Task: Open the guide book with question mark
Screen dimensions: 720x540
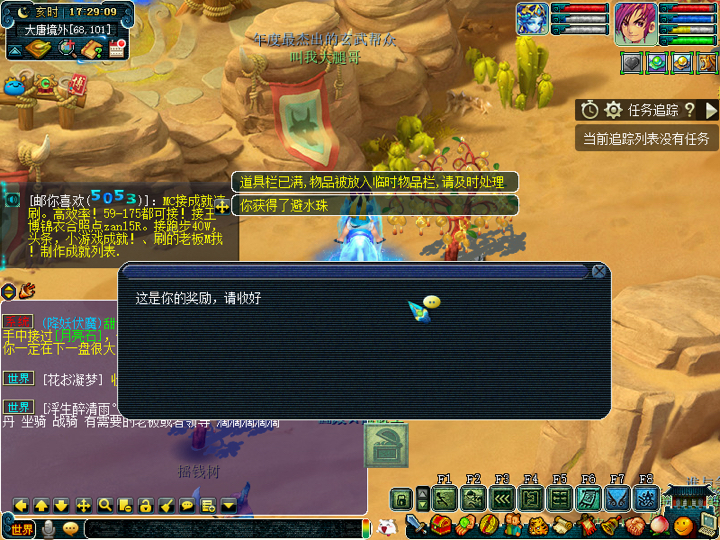Action: 93,50
